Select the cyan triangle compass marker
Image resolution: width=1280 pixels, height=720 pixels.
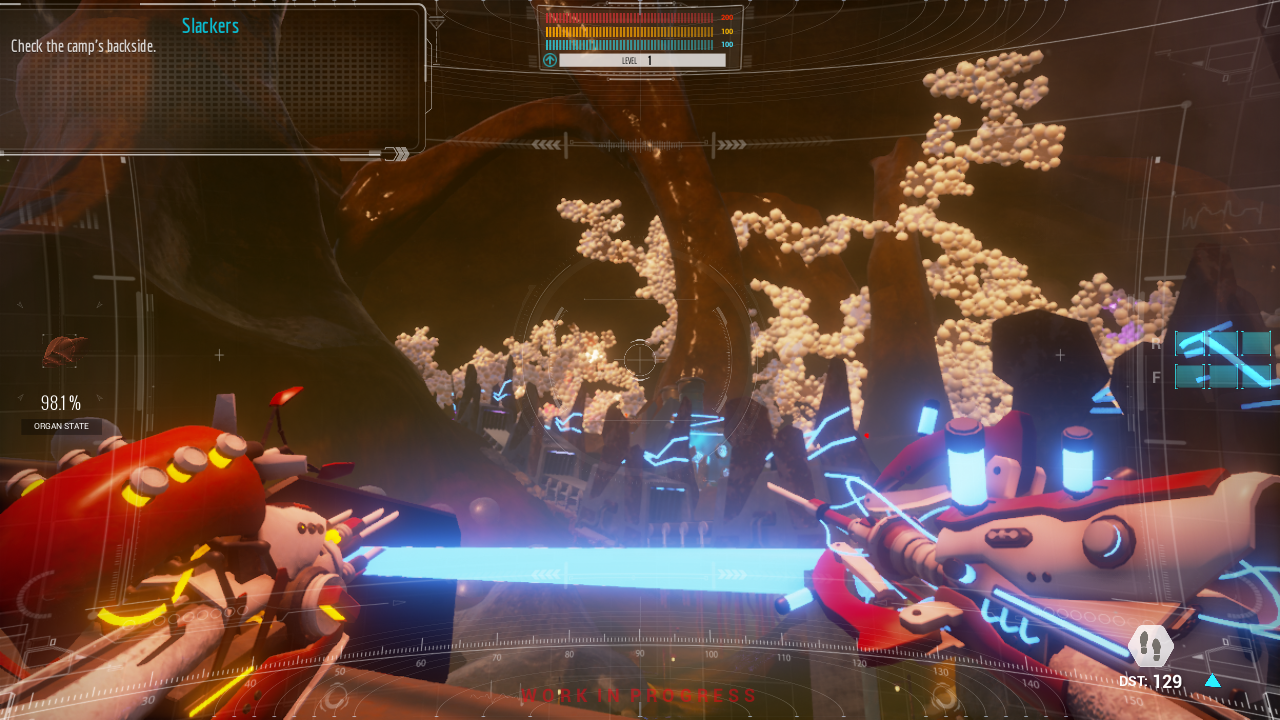(x=1212, y=681)
